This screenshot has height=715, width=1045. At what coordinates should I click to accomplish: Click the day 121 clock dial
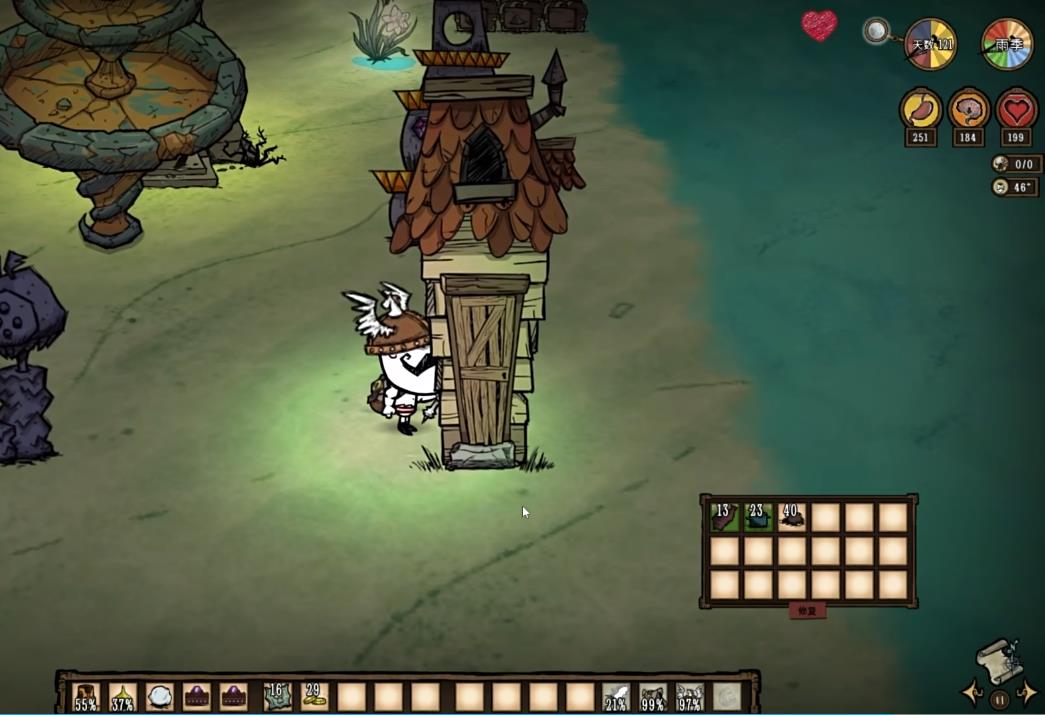(x=930, y=44)
